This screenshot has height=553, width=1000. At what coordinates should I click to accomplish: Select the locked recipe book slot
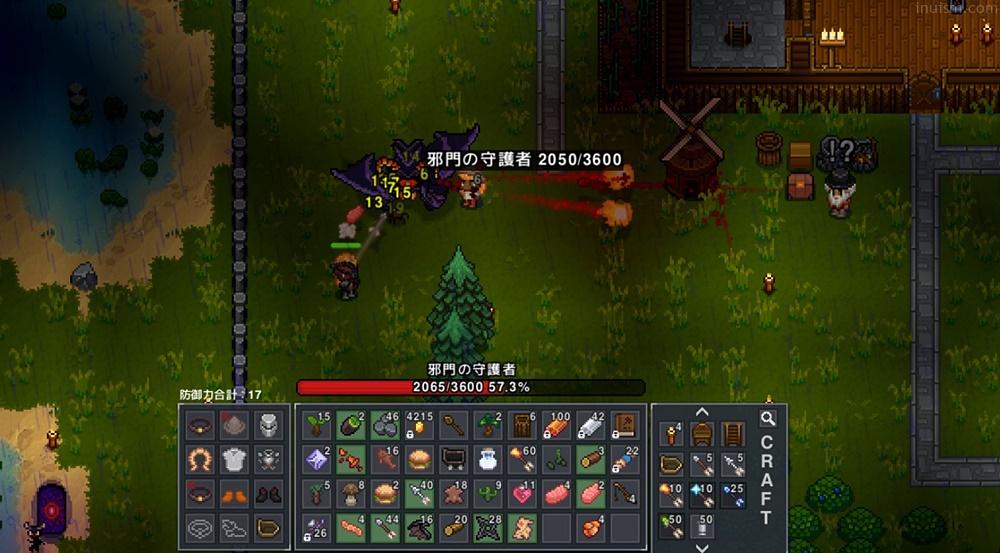pyautogui.click(x=625, y=425)
